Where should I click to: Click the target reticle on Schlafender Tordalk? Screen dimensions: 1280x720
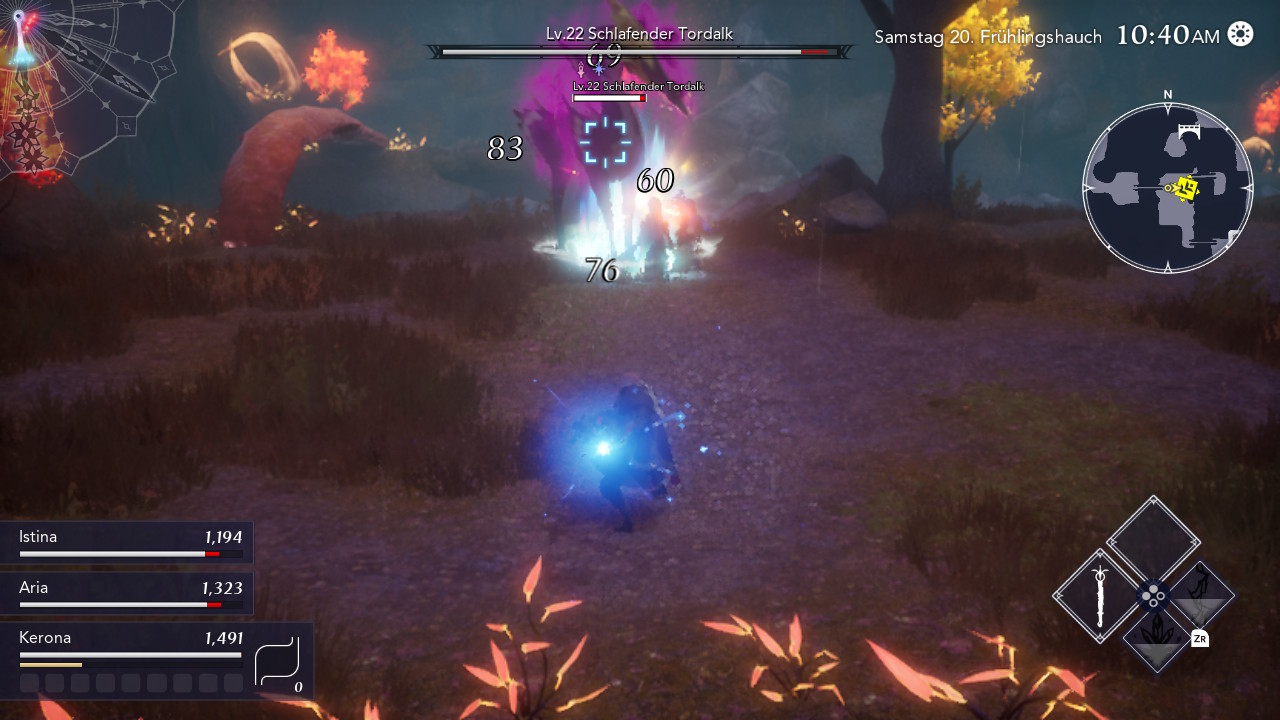click(x=605, y=141)
